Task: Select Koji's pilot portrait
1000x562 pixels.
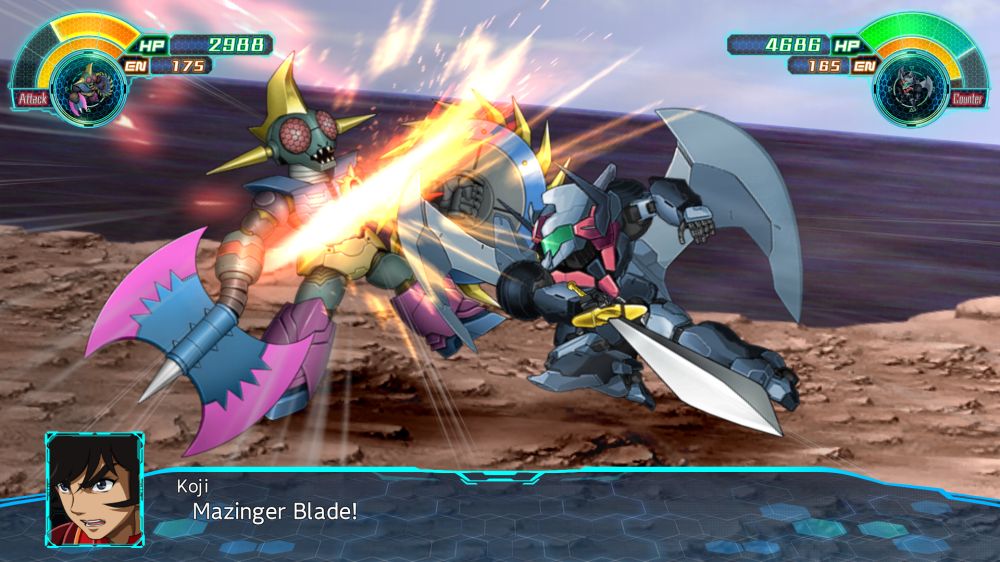Action: click(x=95, y=489)
